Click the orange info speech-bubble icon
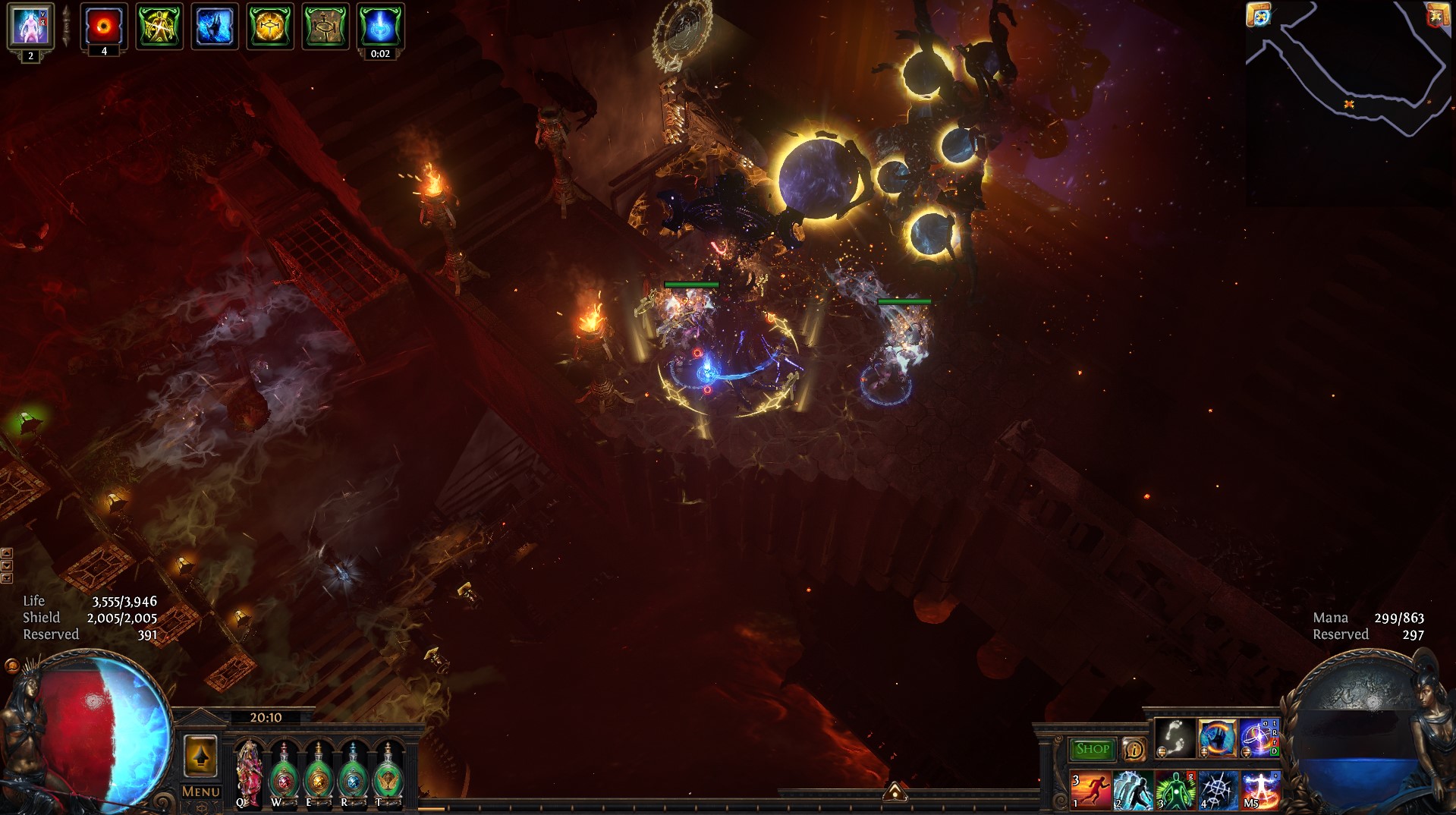 click(x=1134, y=750)
